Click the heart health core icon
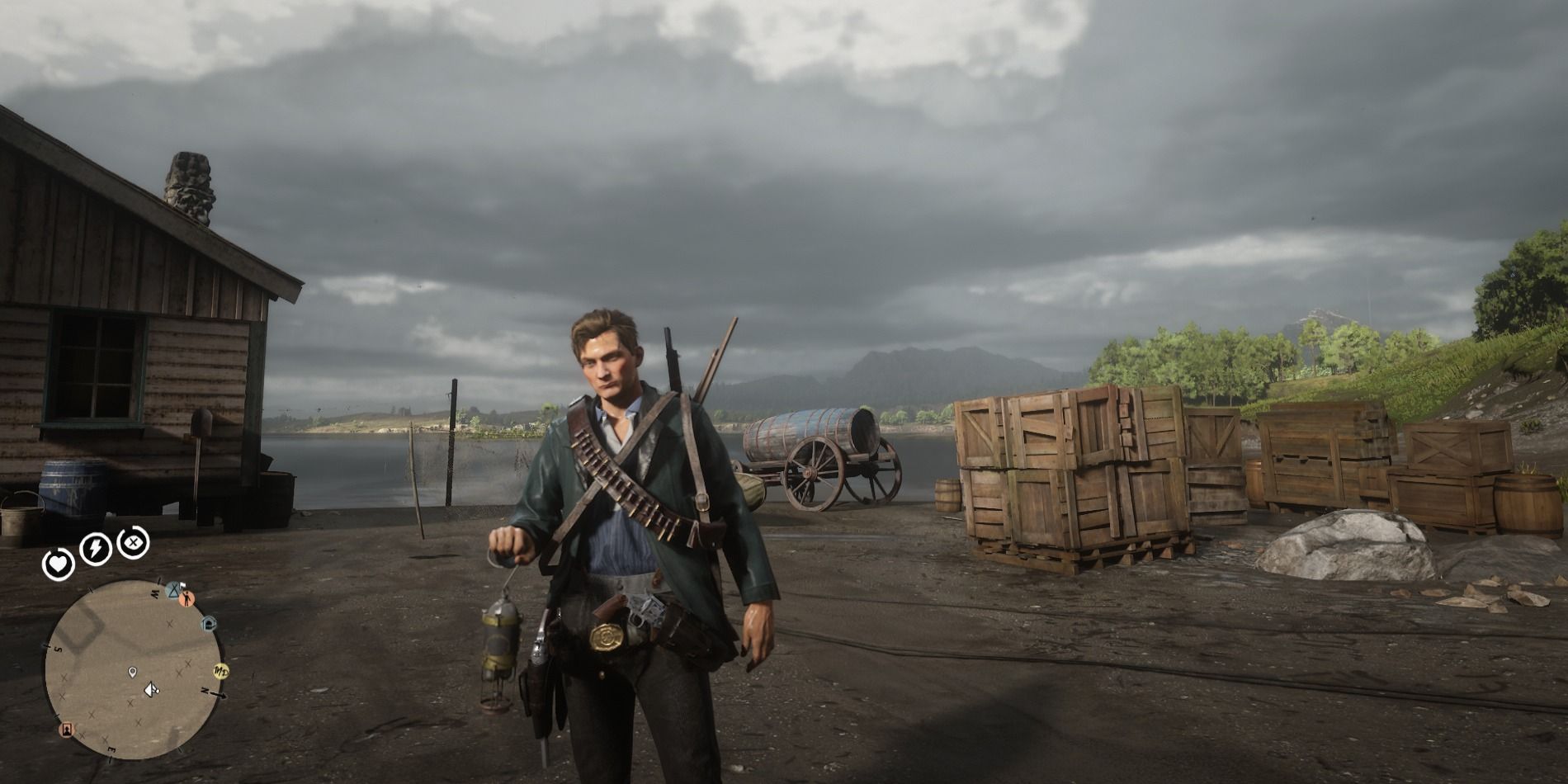This screenshot has width=1568, height=784. click(59, 564)
